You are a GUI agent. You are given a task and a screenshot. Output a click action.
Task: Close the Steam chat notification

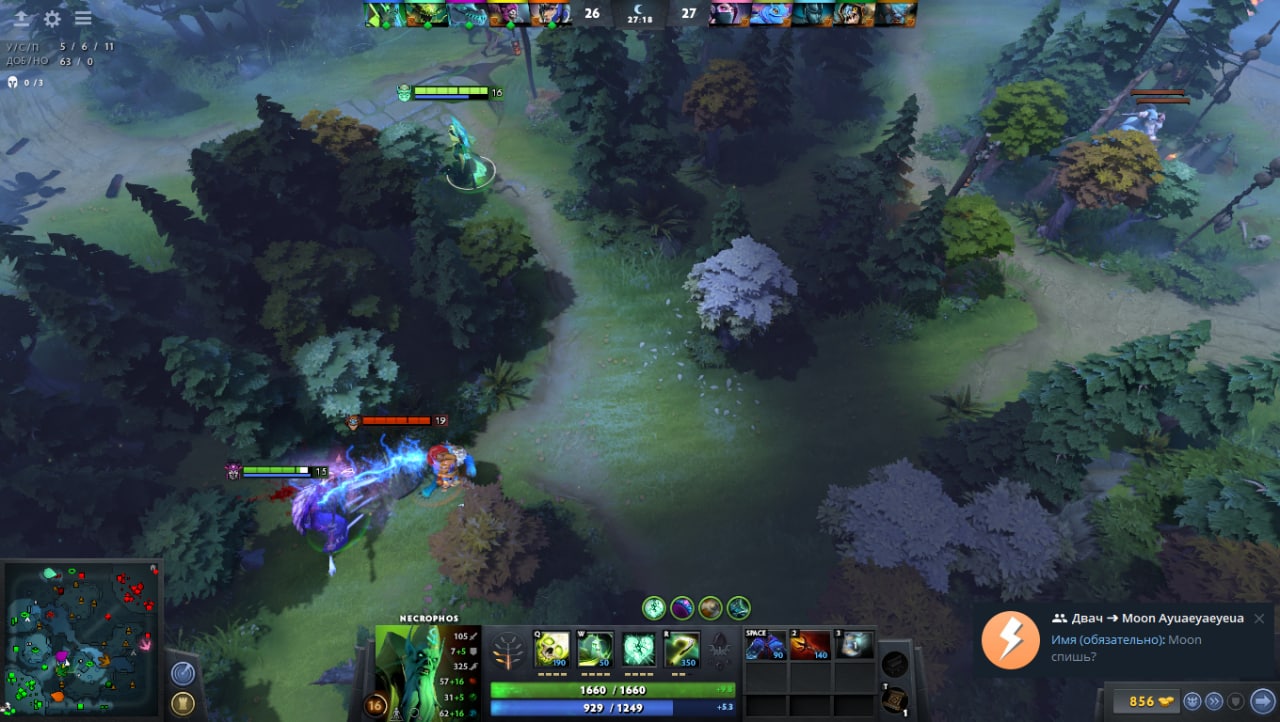[x=1259, y=618]
